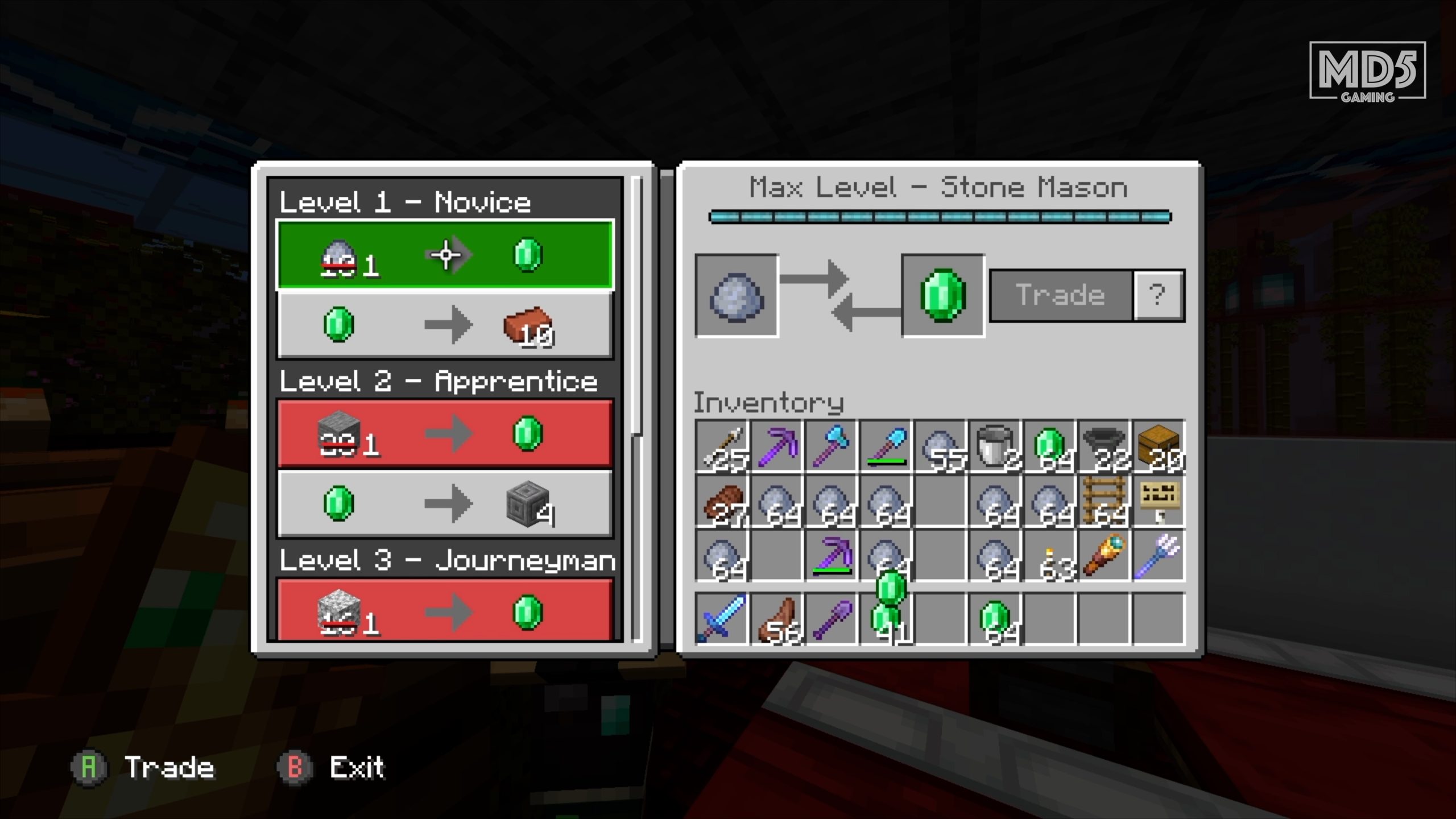
Task: Pick the cooked beef stack of 27
Action: [722, 502]
